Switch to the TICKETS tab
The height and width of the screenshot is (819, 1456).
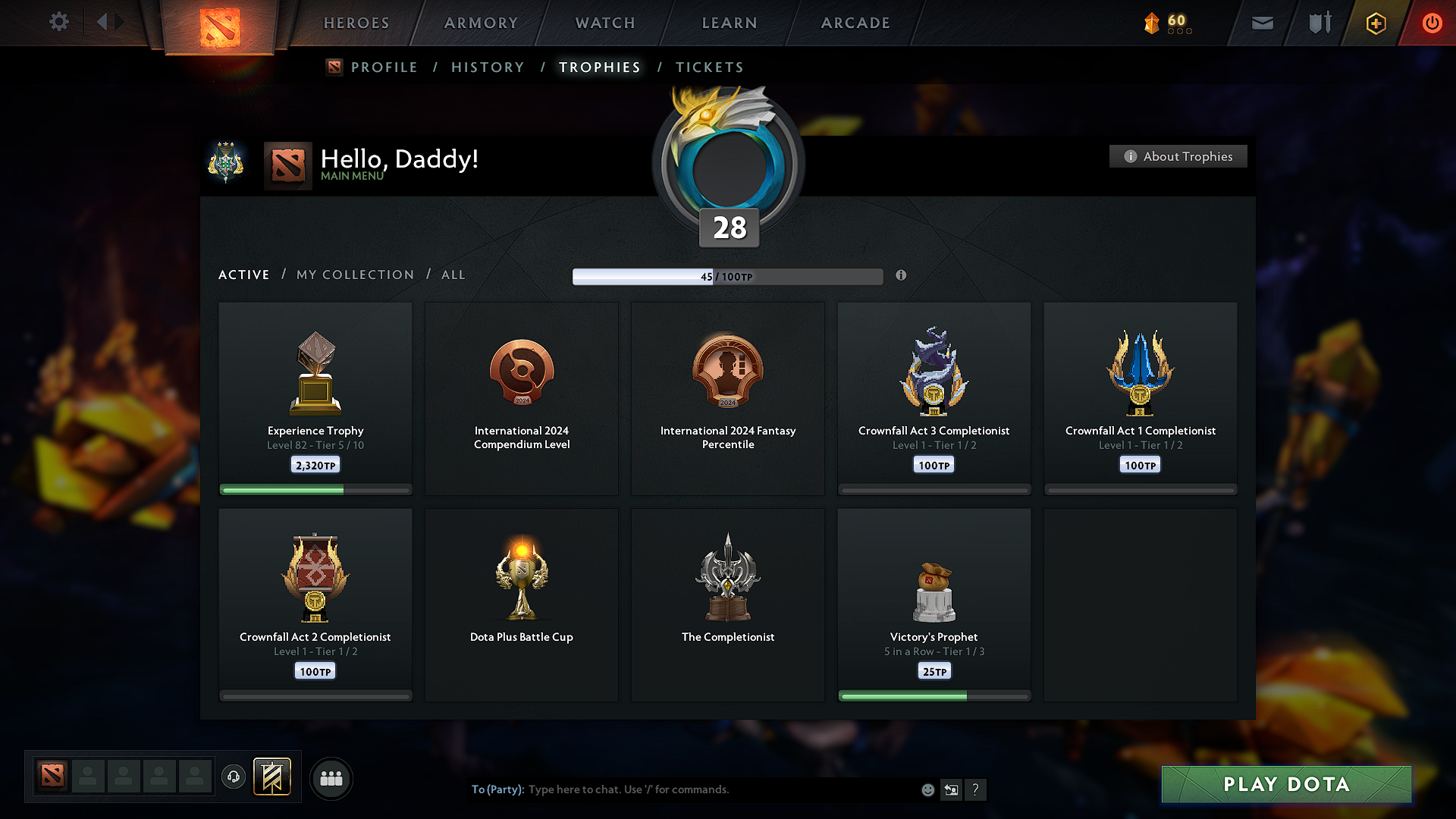coord(709,67)
